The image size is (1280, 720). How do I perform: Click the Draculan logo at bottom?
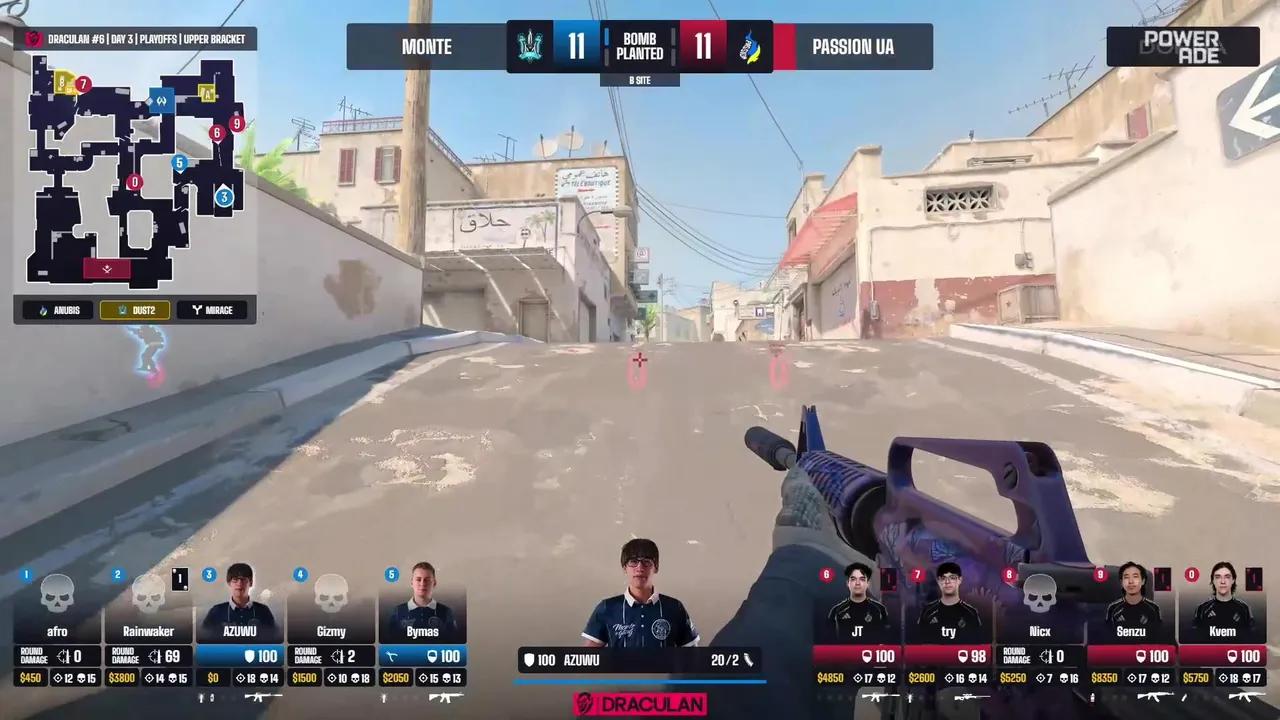click(640, 704)
